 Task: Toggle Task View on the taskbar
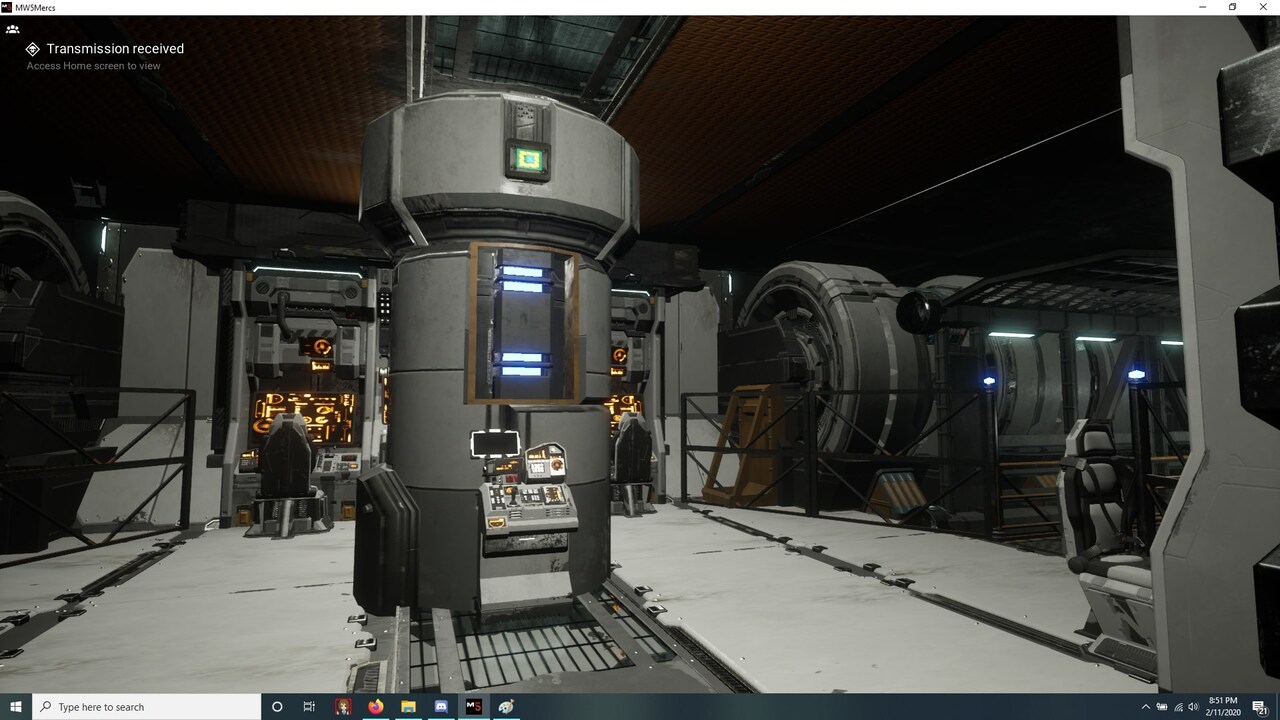pyautogui.click(x=309, y=707)
